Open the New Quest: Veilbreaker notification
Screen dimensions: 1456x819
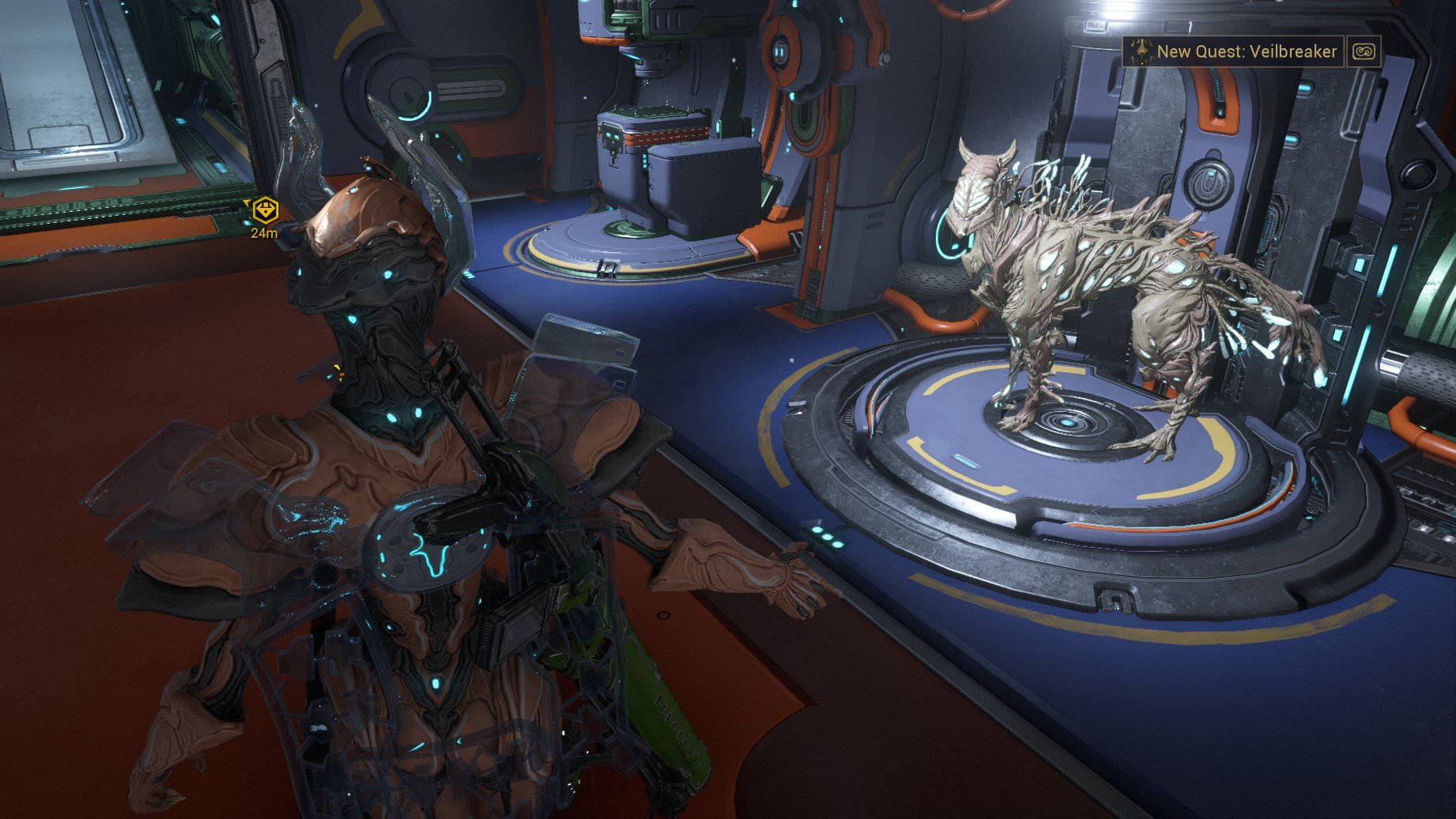(1235, 52)
